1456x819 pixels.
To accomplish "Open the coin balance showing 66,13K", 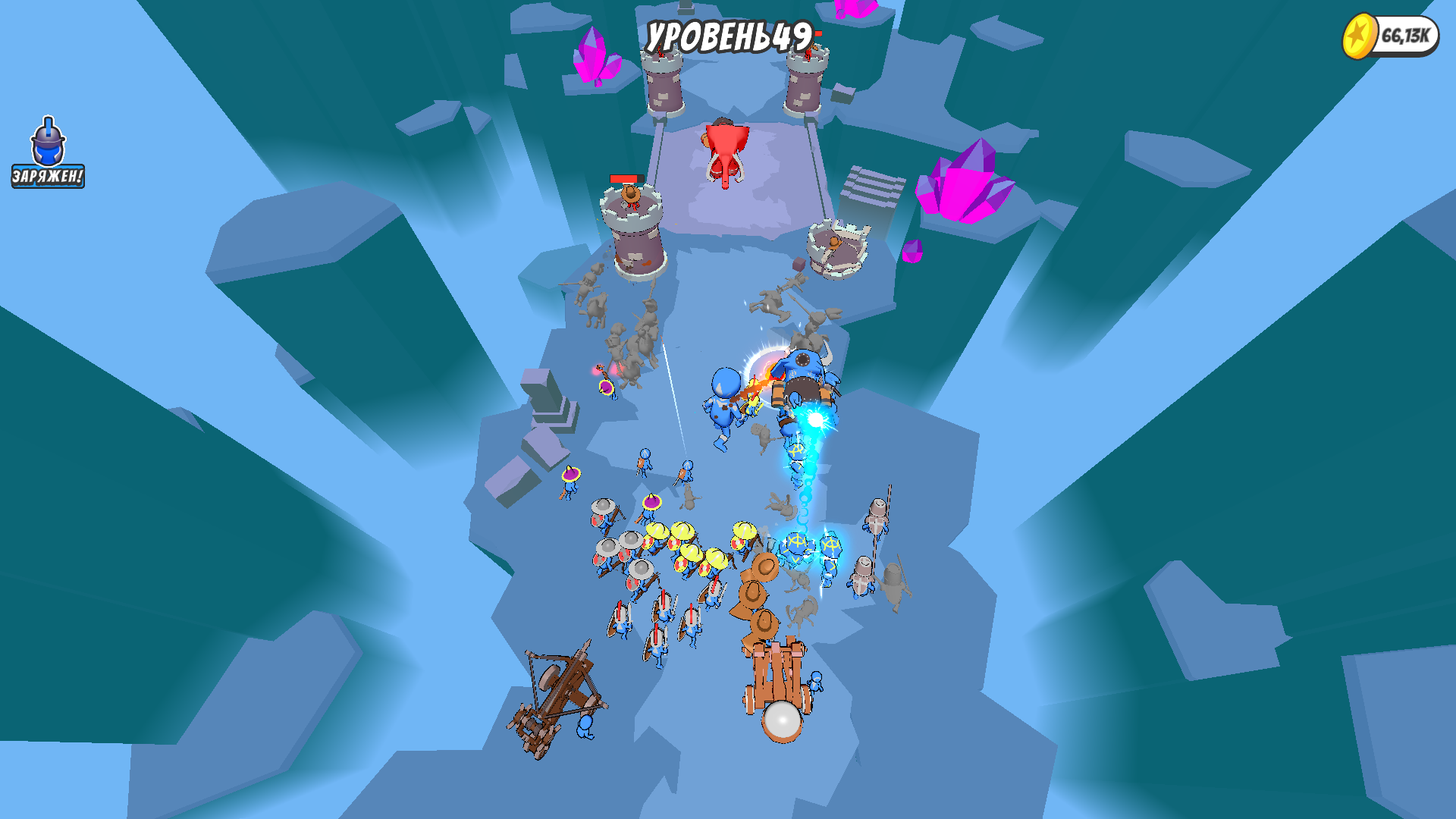I will (x=1405, y=33).
